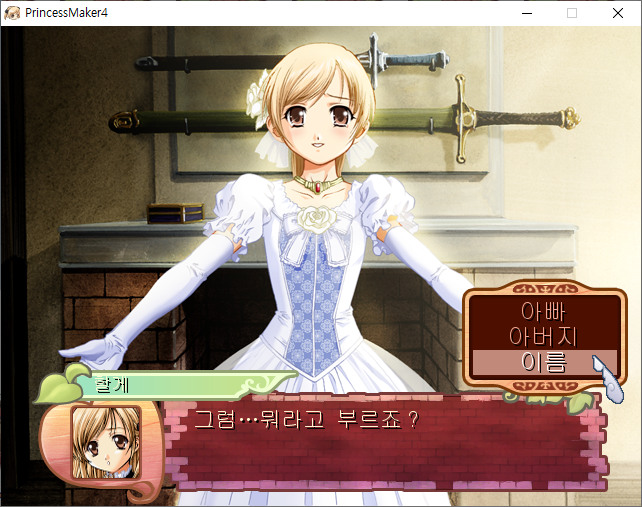
Task: Close the PrincessMaker4 window
Action: click(617, 13)
